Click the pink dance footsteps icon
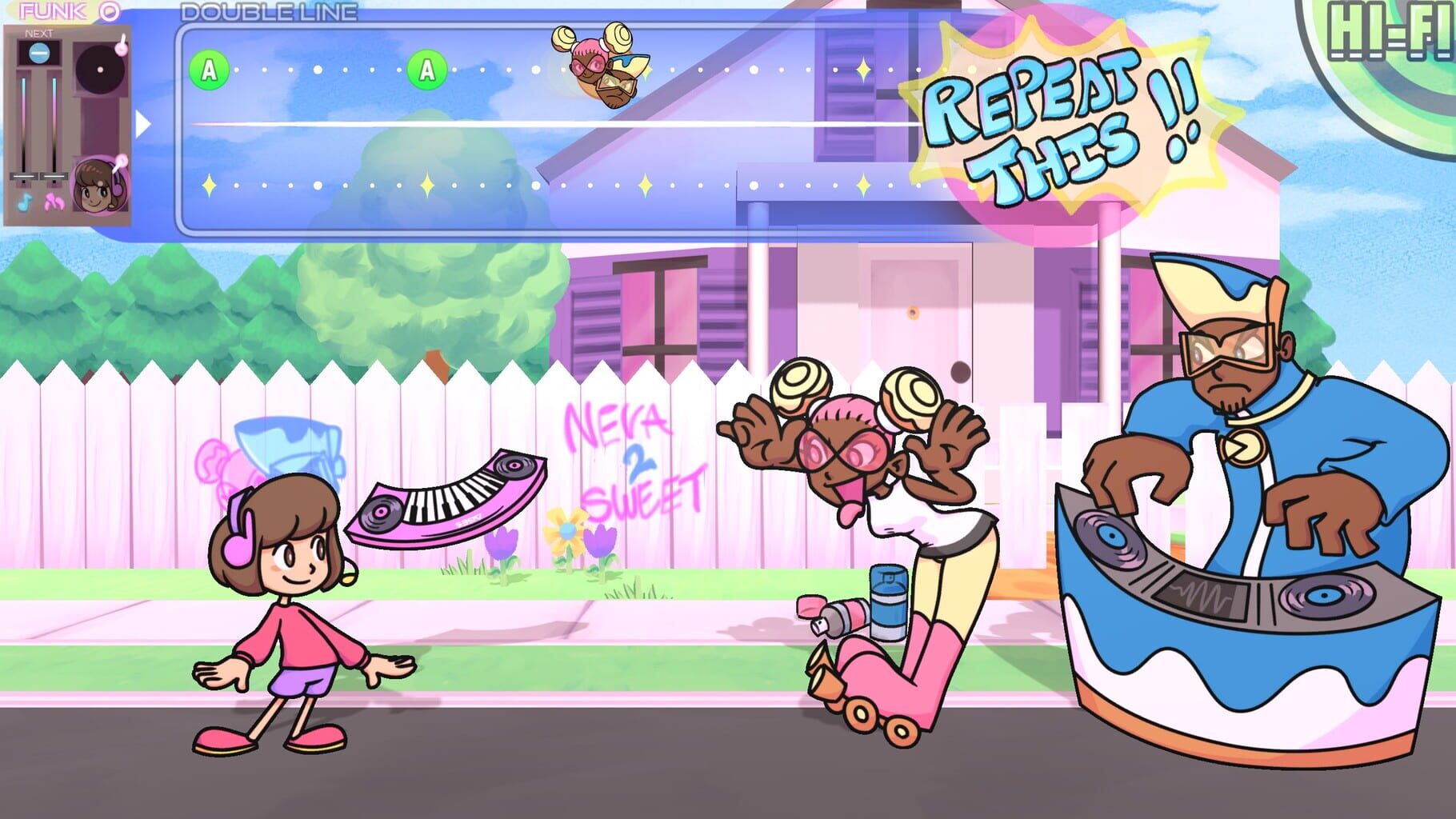The image size is (1456, 819). click(55, 202)
